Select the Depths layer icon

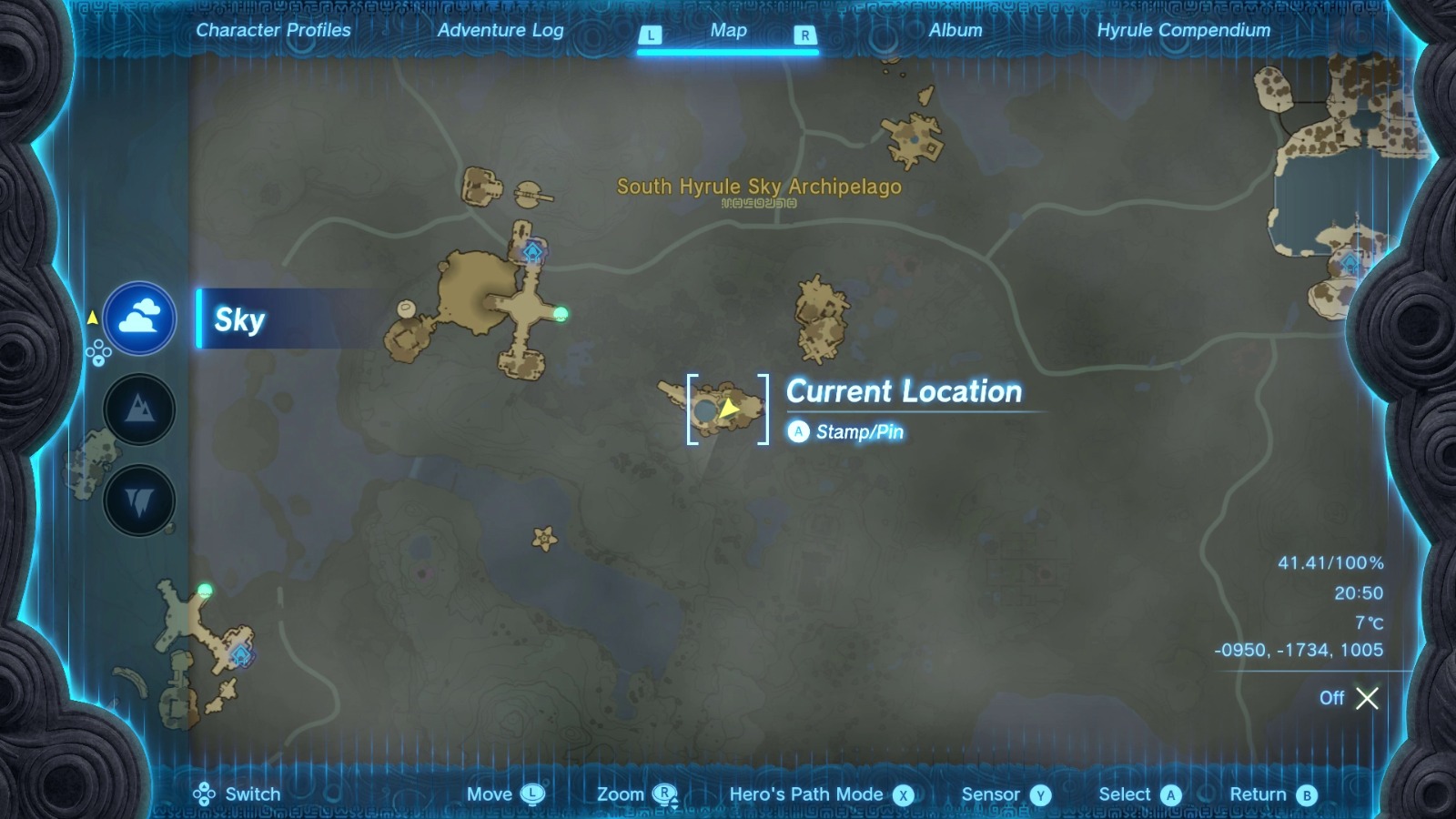pos(138,499)
